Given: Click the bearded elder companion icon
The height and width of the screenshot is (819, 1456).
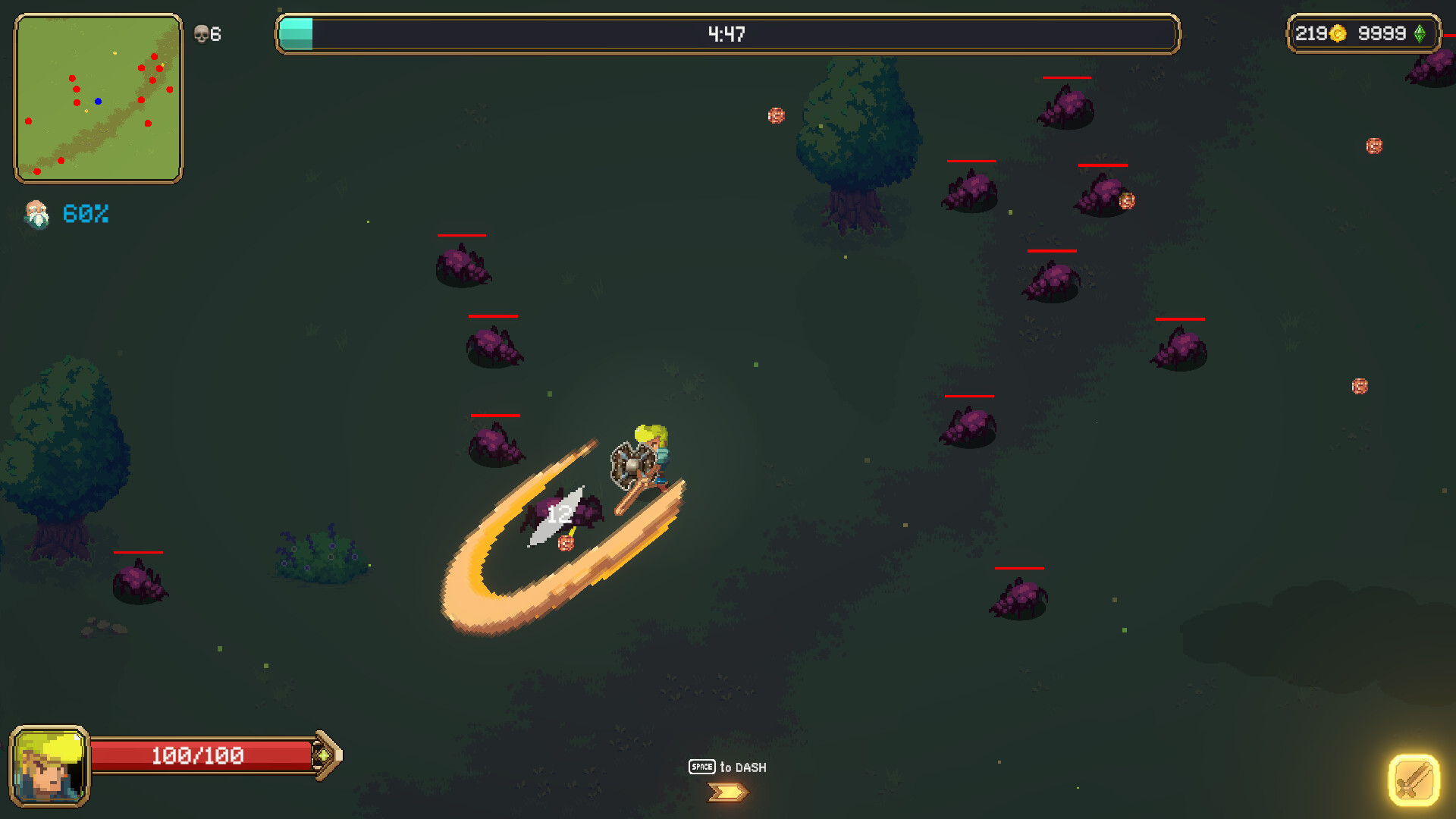Looking at the screenshot, I should pos(36,215).
